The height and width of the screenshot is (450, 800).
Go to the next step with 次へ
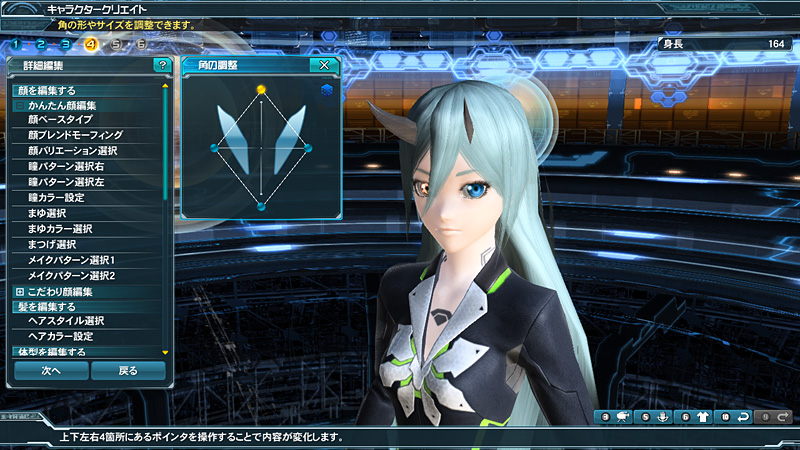point(51,370)
